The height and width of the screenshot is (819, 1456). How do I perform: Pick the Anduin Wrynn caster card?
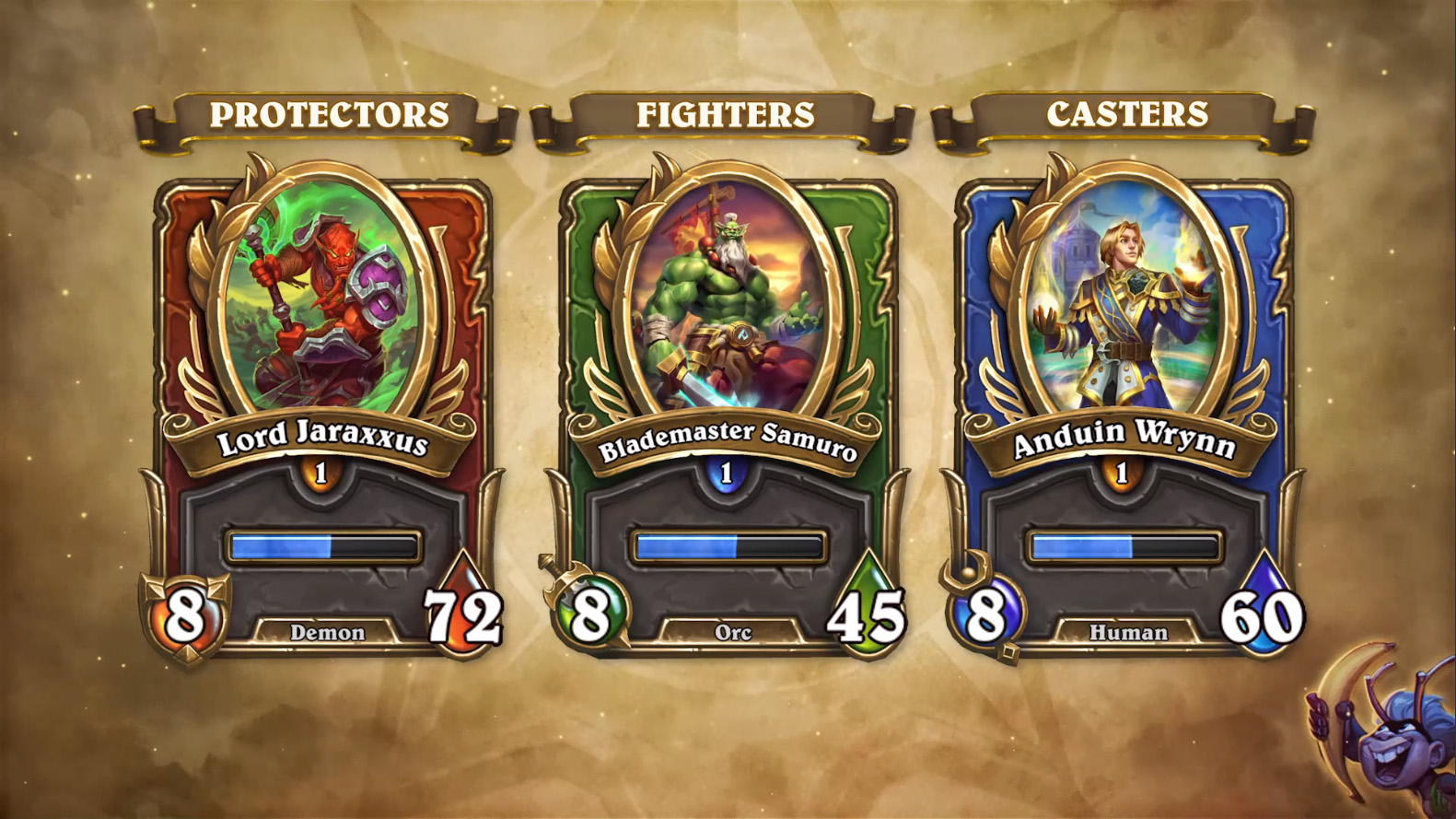click(x=1124, y=405)
